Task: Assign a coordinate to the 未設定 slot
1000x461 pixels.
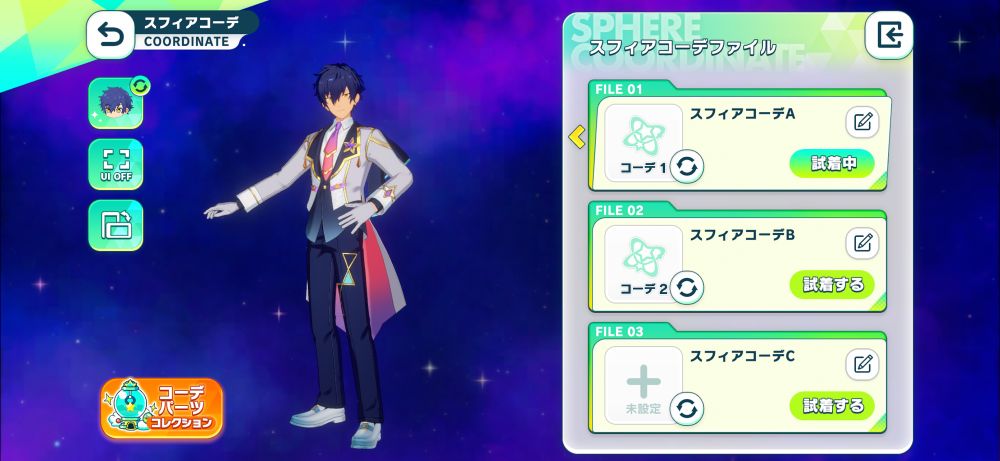Action: point(642,385)
